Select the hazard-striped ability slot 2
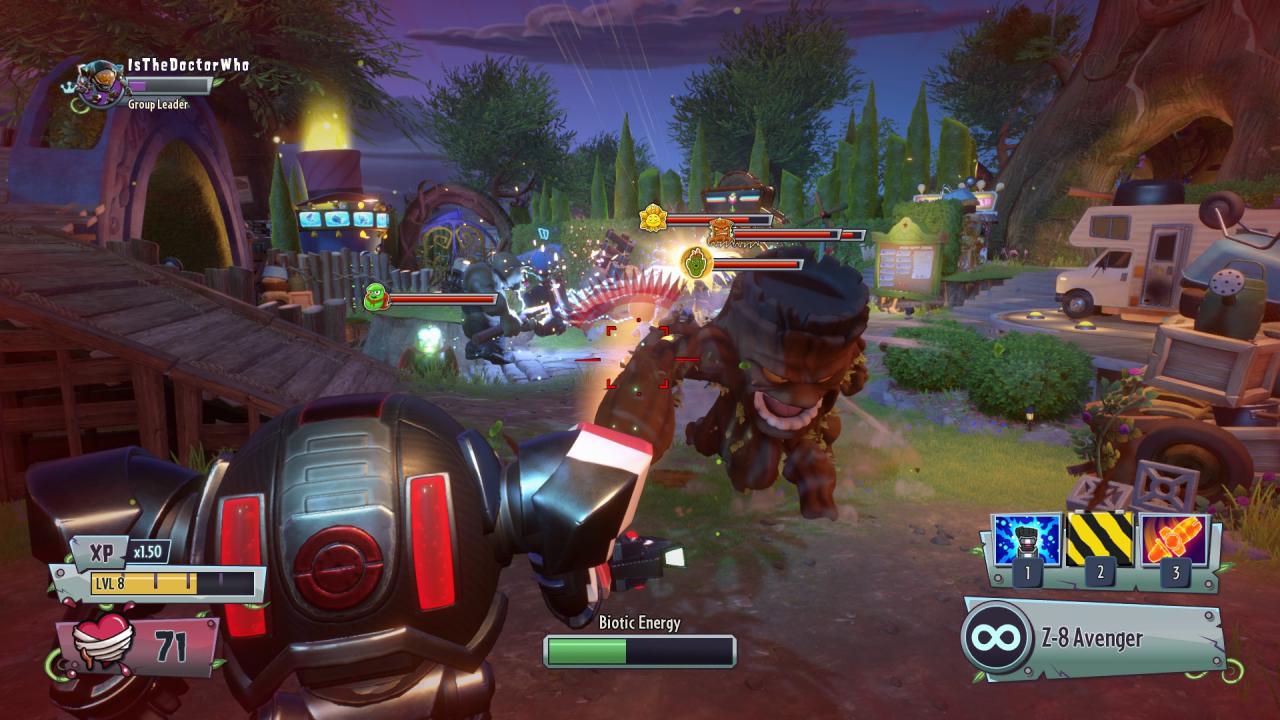 coord(1100,541)
